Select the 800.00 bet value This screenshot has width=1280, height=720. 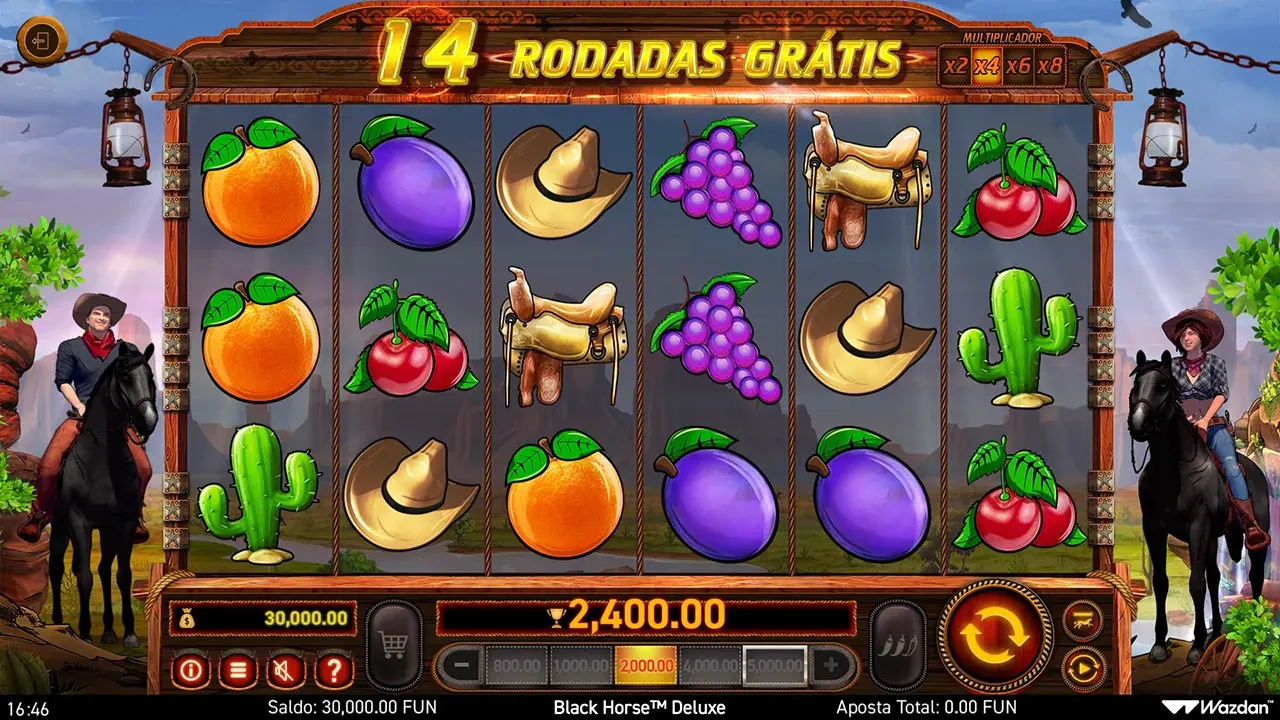(516, 665)
